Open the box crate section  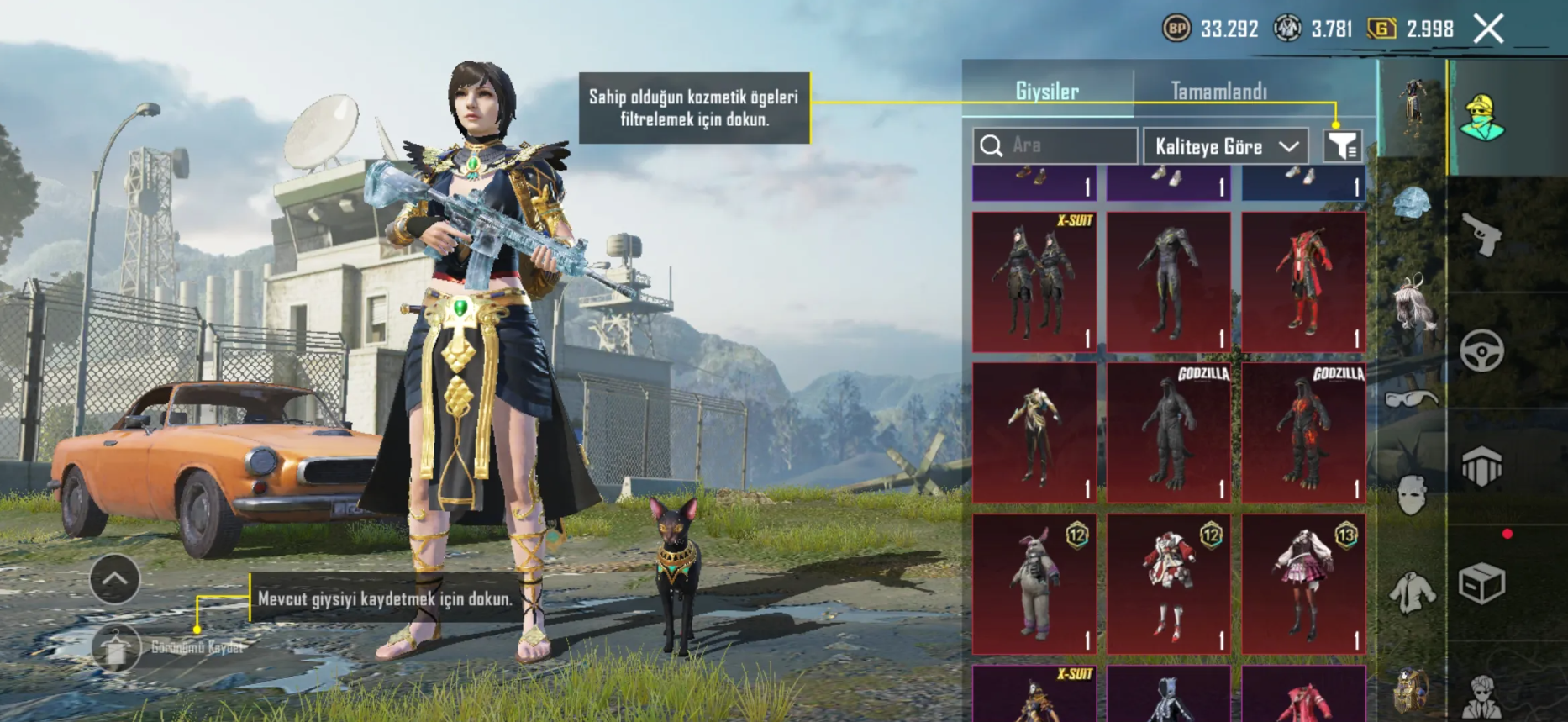pyautogui.click(x=1481, y=583)
